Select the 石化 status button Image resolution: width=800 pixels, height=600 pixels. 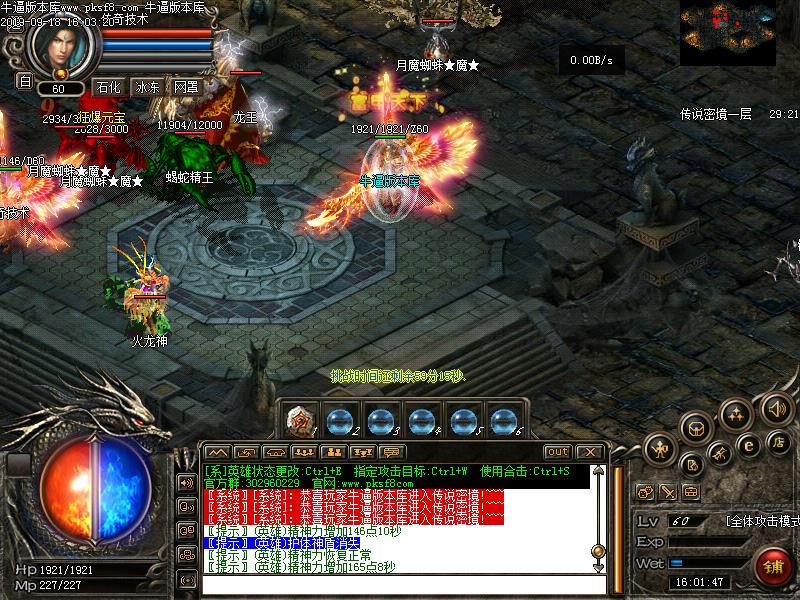click(108, 87)
